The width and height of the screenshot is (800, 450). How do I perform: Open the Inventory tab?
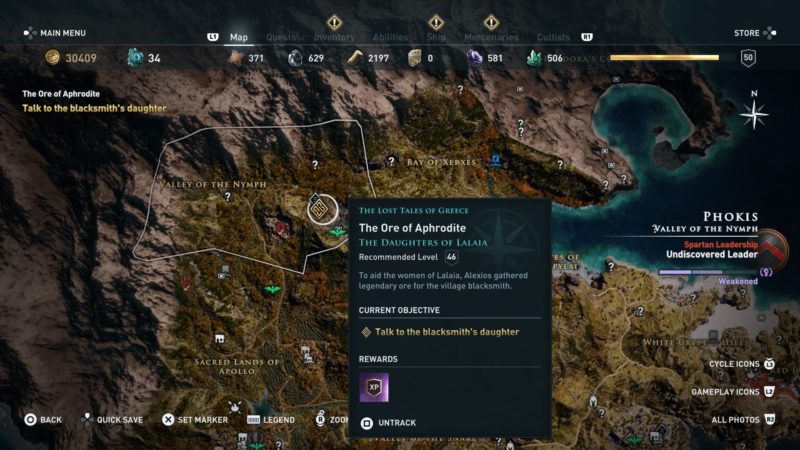tap(334, 38)
